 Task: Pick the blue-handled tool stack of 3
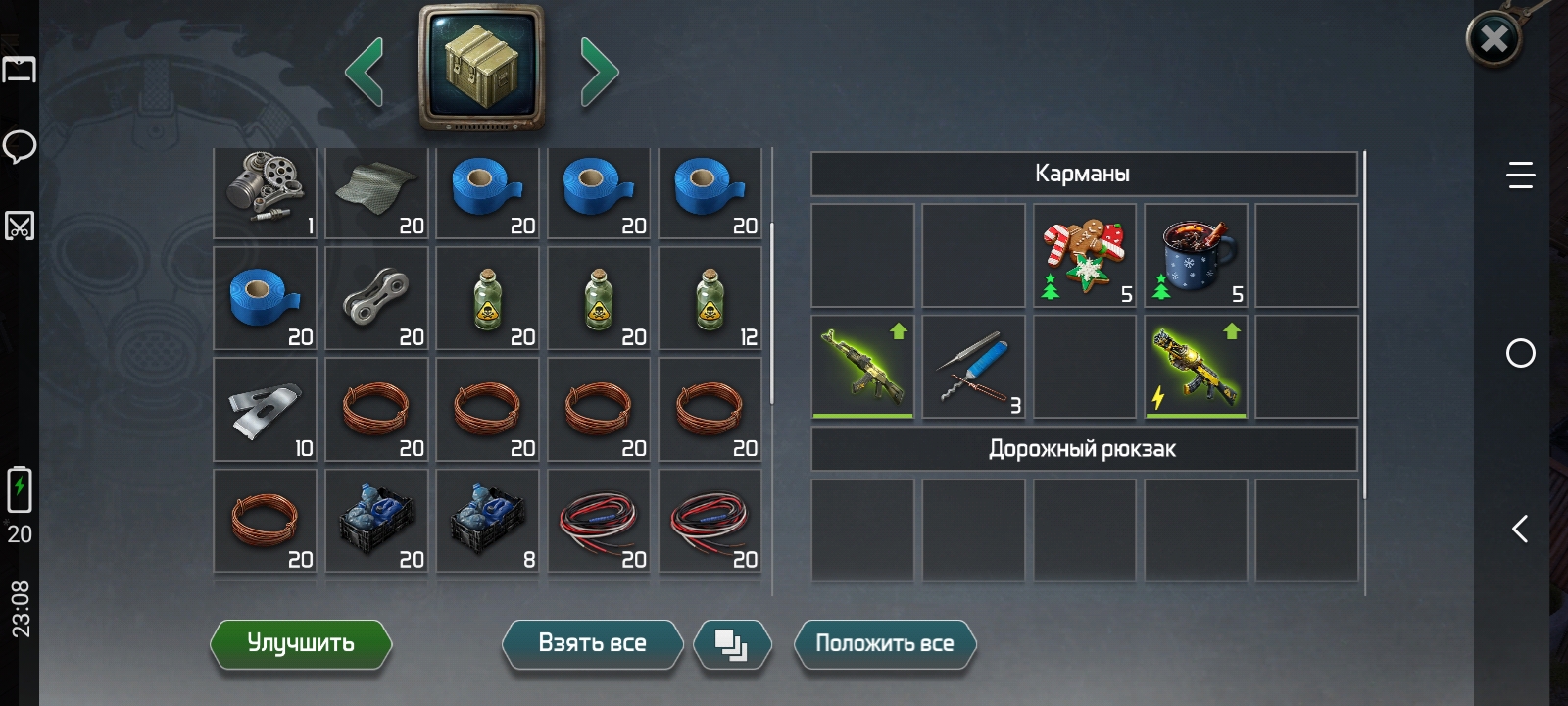coord(974,367)
